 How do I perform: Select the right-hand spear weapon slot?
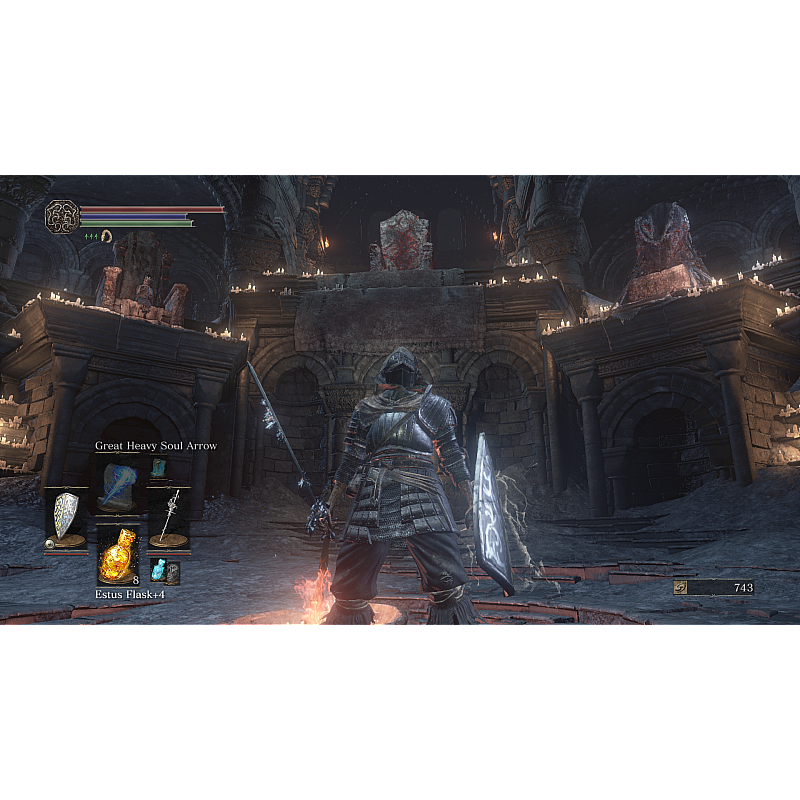169,517
